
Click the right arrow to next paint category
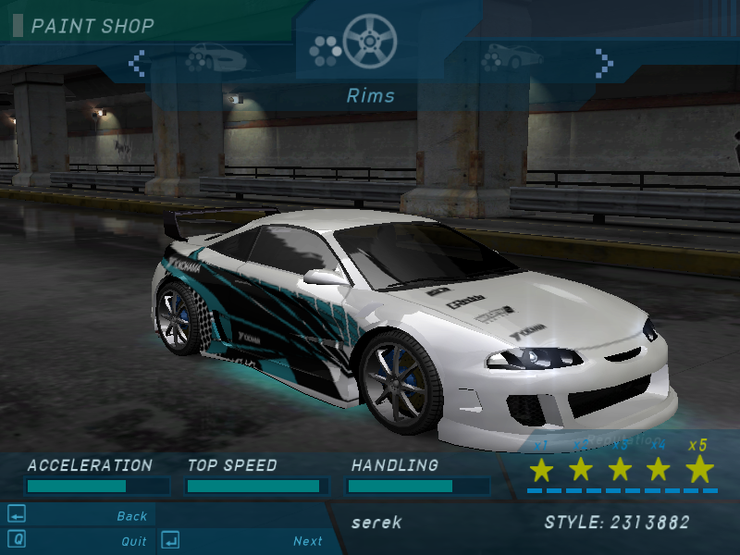pos(603,63)
